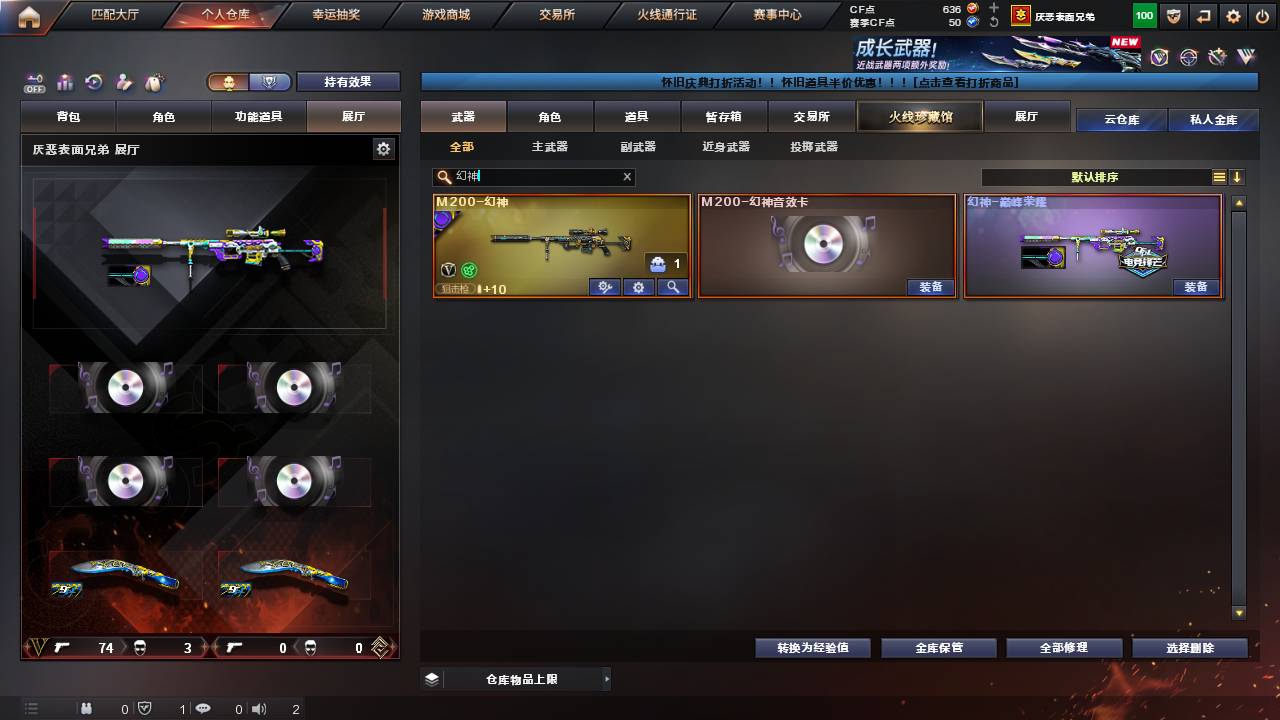1280x720 pixels.
Task: Click the speaker volume icon in the bottom bar
Action: pyautogui.click(x=259, y=709)
